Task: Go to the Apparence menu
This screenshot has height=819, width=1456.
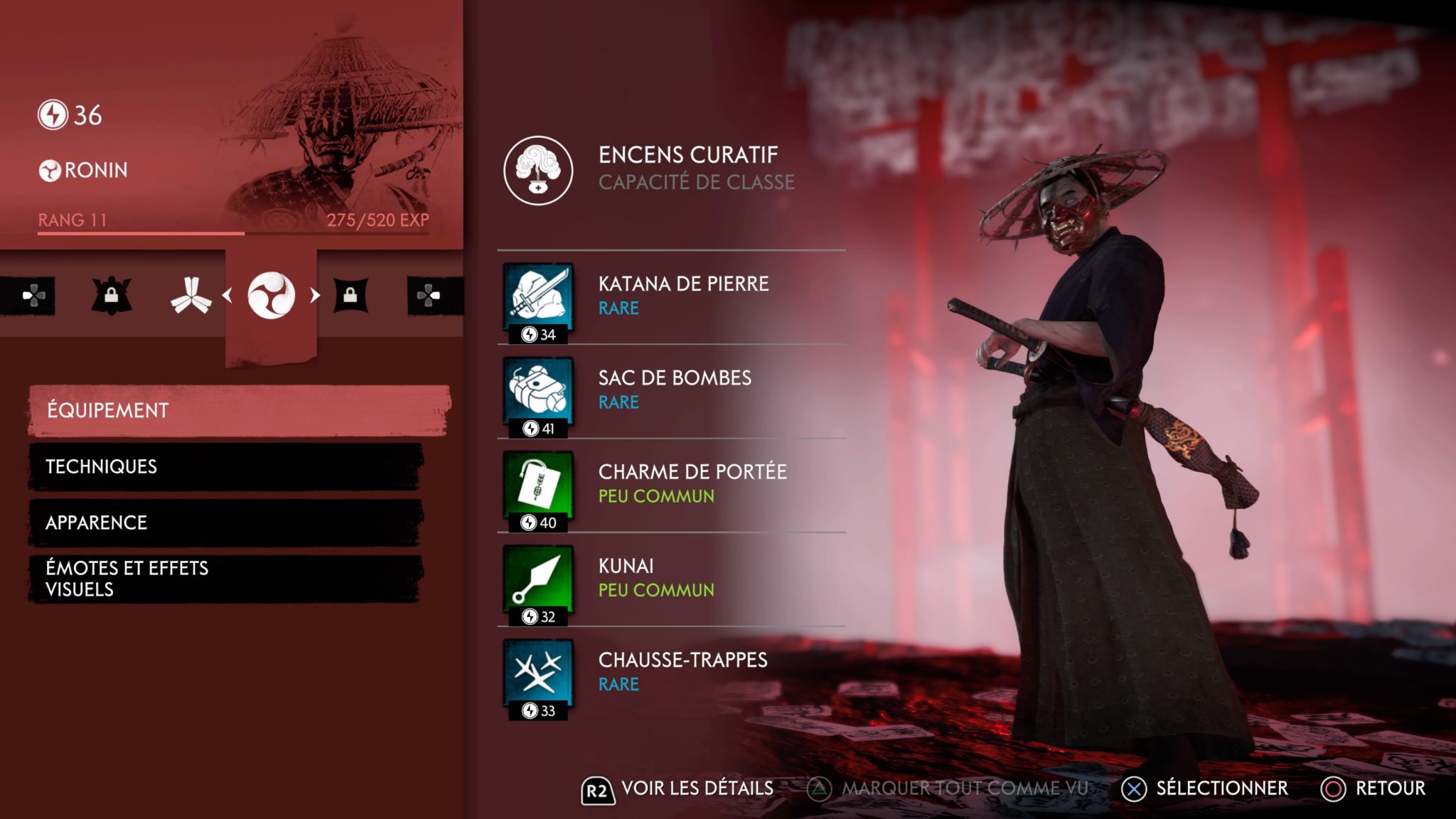Action: click(226, 523)
